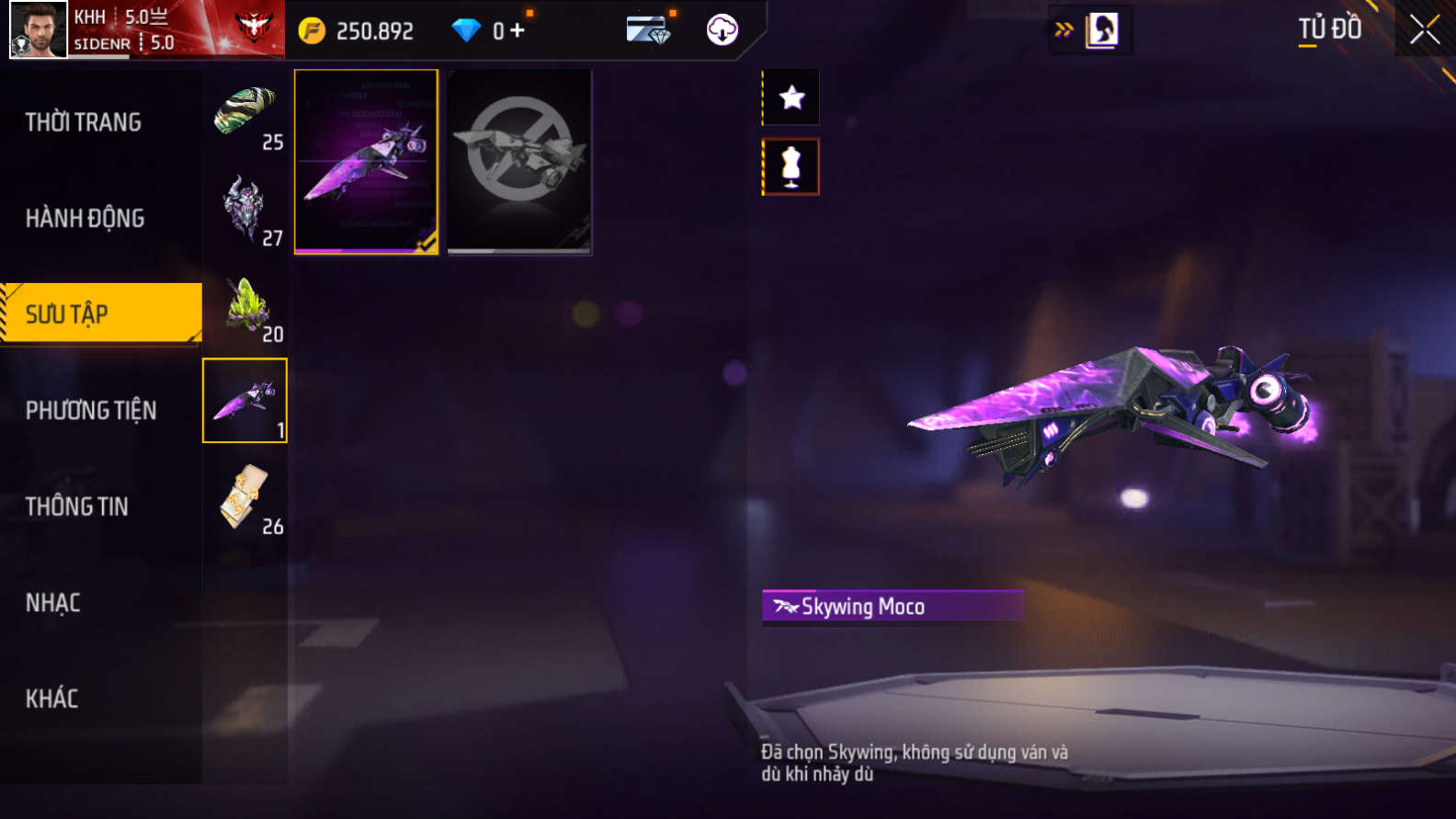Select the green crystal loot box subcategory

245,306
